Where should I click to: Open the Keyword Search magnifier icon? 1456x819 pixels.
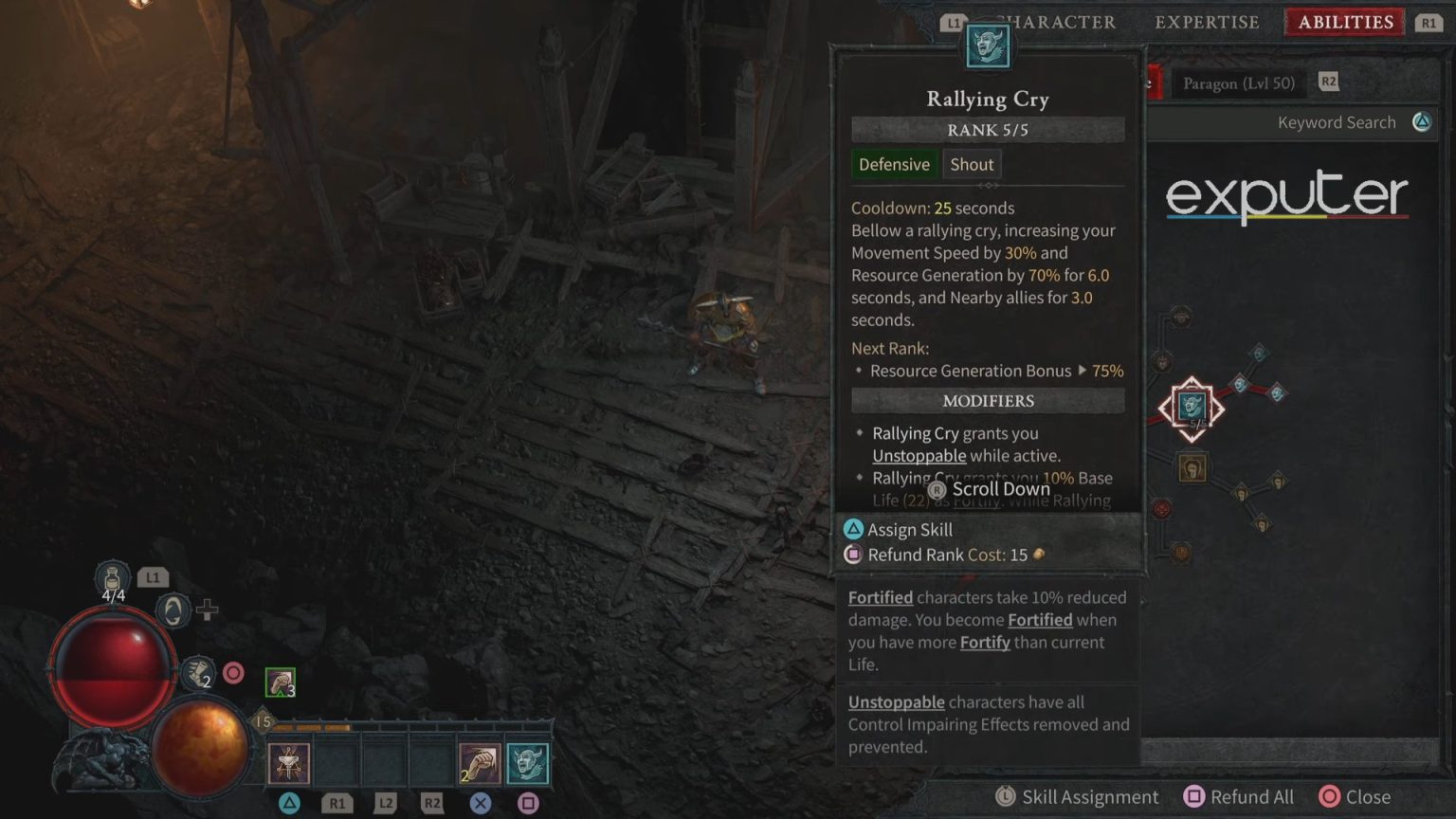pyautogui.click(x=1420, y=121)
